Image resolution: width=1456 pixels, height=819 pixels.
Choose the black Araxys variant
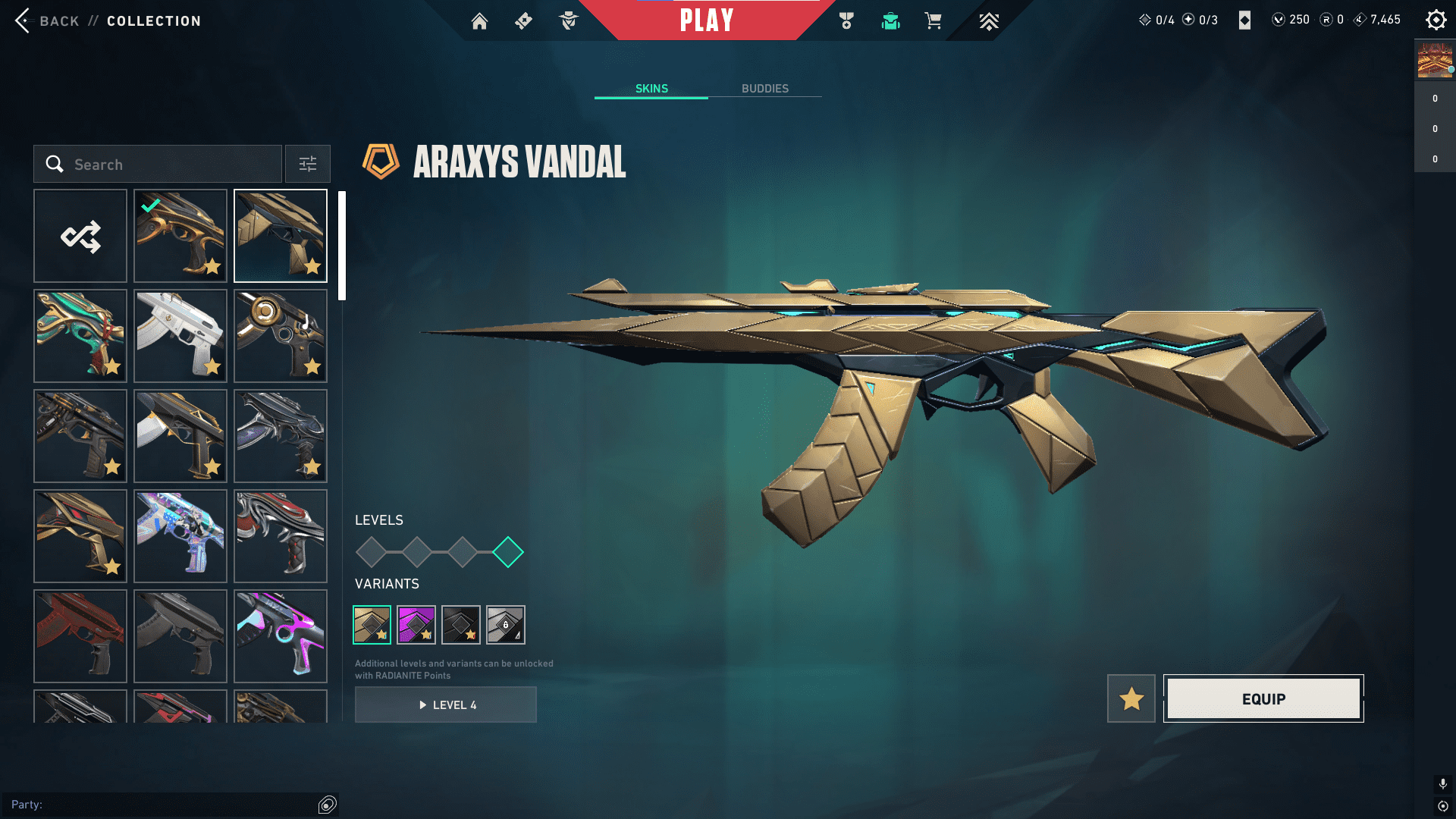[461, 625]
